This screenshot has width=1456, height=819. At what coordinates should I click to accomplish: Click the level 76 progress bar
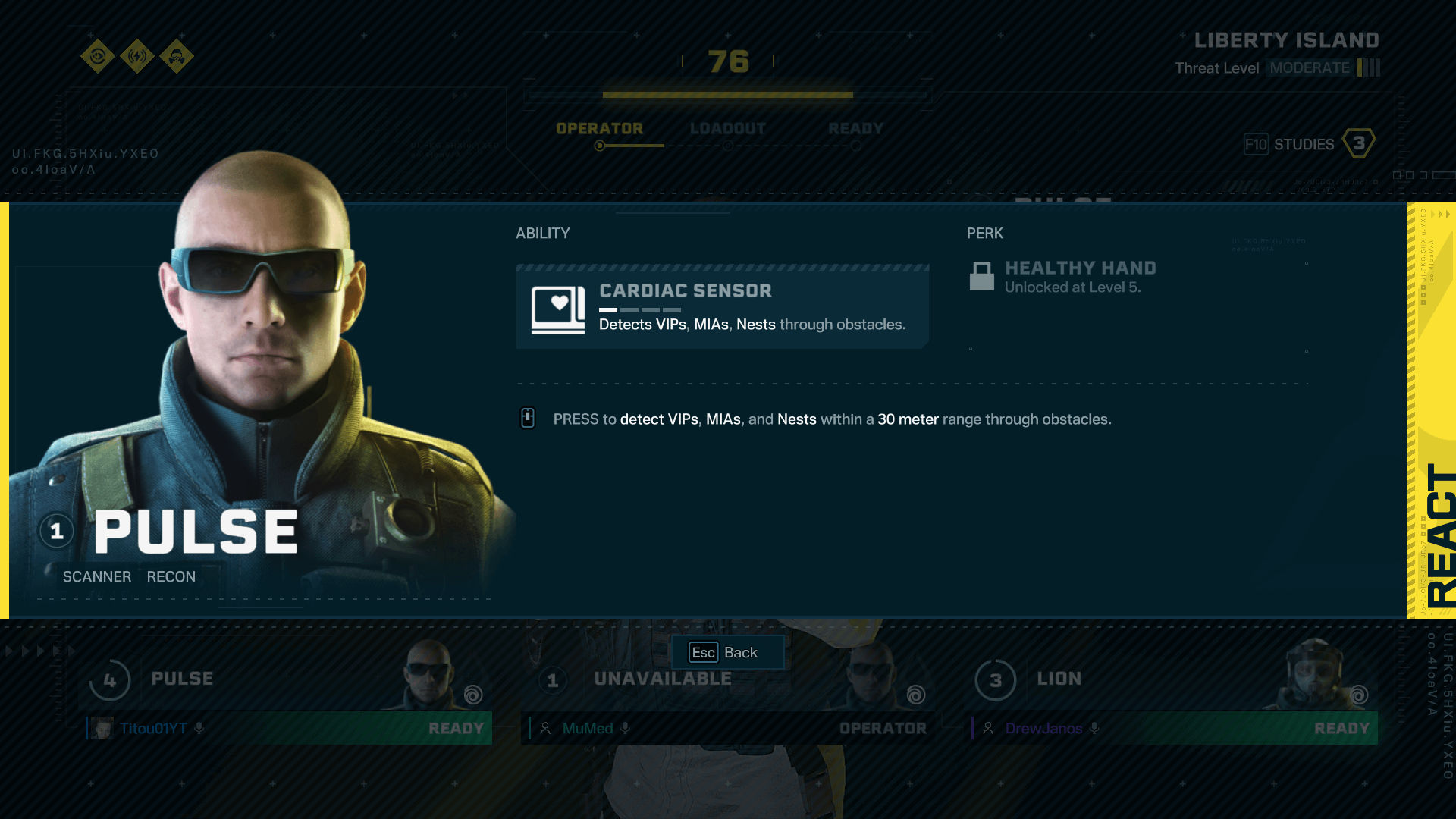coord(727,95)
